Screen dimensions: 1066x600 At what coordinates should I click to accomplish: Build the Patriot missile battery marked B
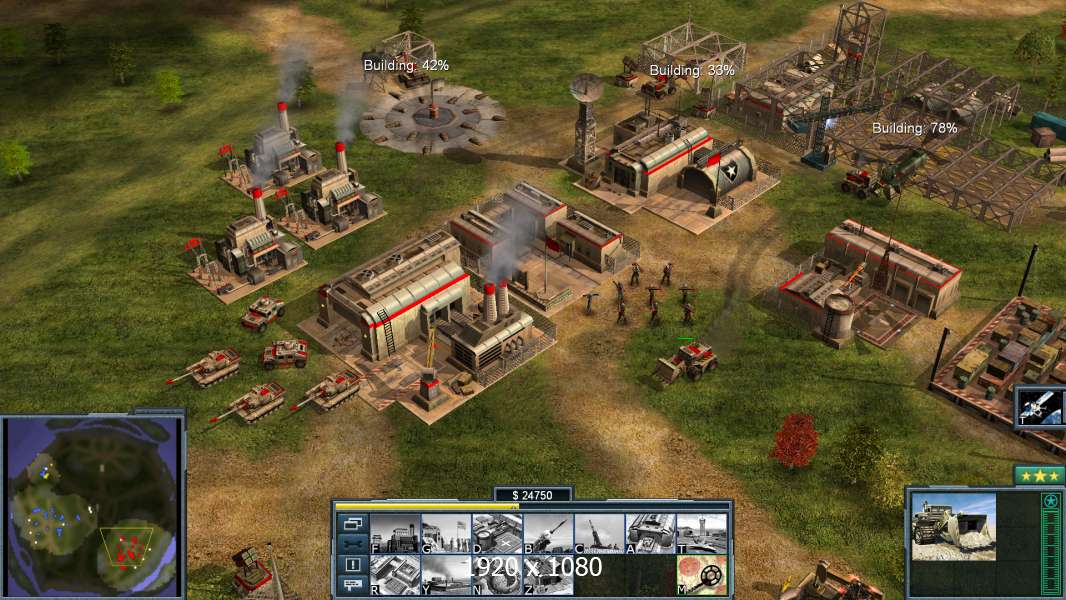(x=548, y=533)
